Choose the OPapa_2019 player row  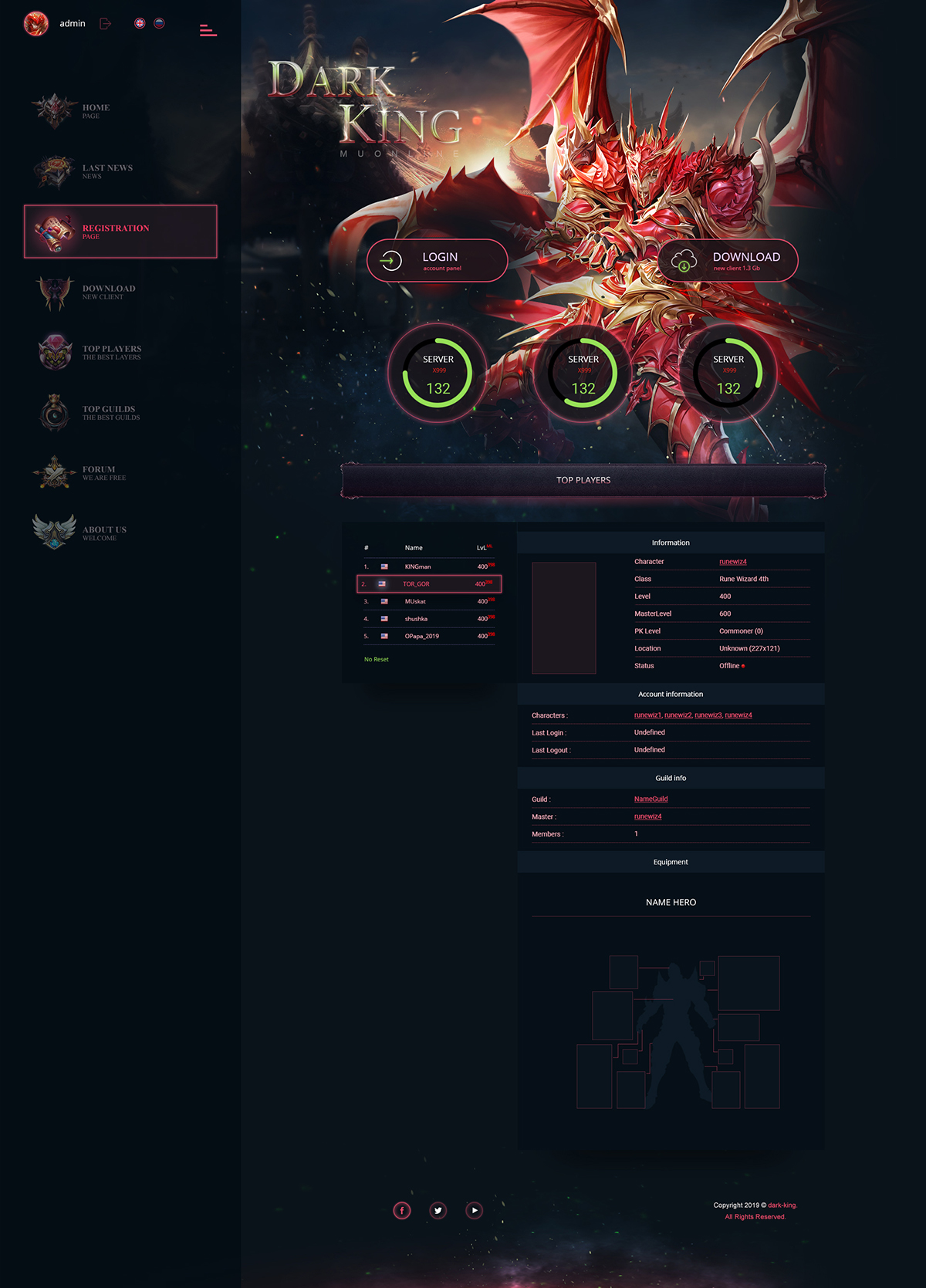pos(421,636)
